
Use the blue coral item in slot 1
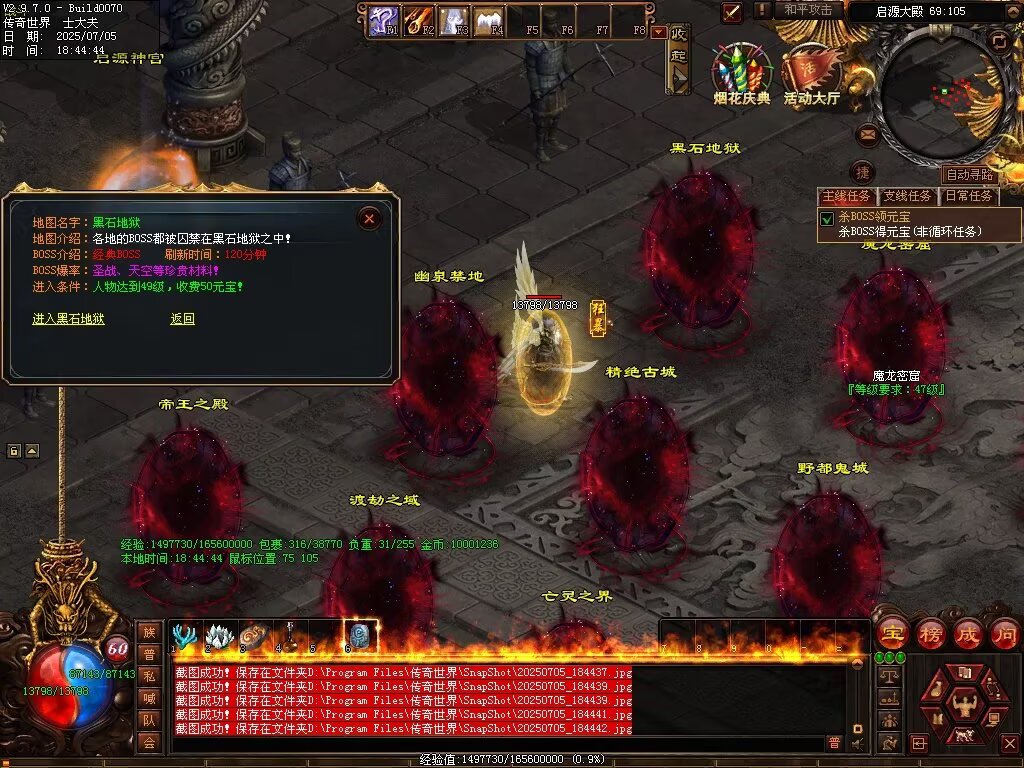pos(185,636)
